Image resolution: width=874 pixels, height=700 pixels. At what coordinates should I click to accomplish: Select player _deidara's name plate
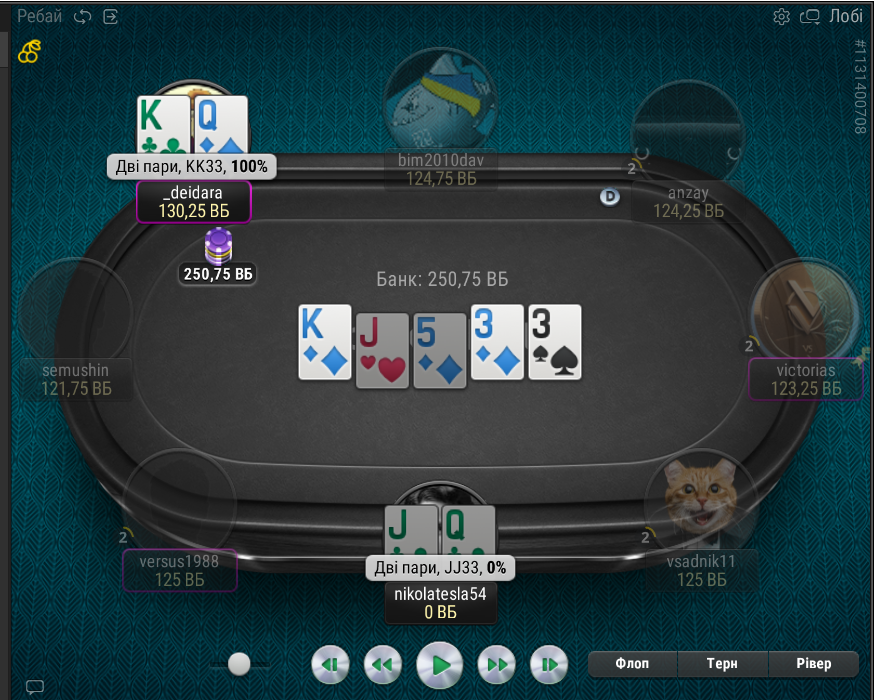tap(193, 201)
